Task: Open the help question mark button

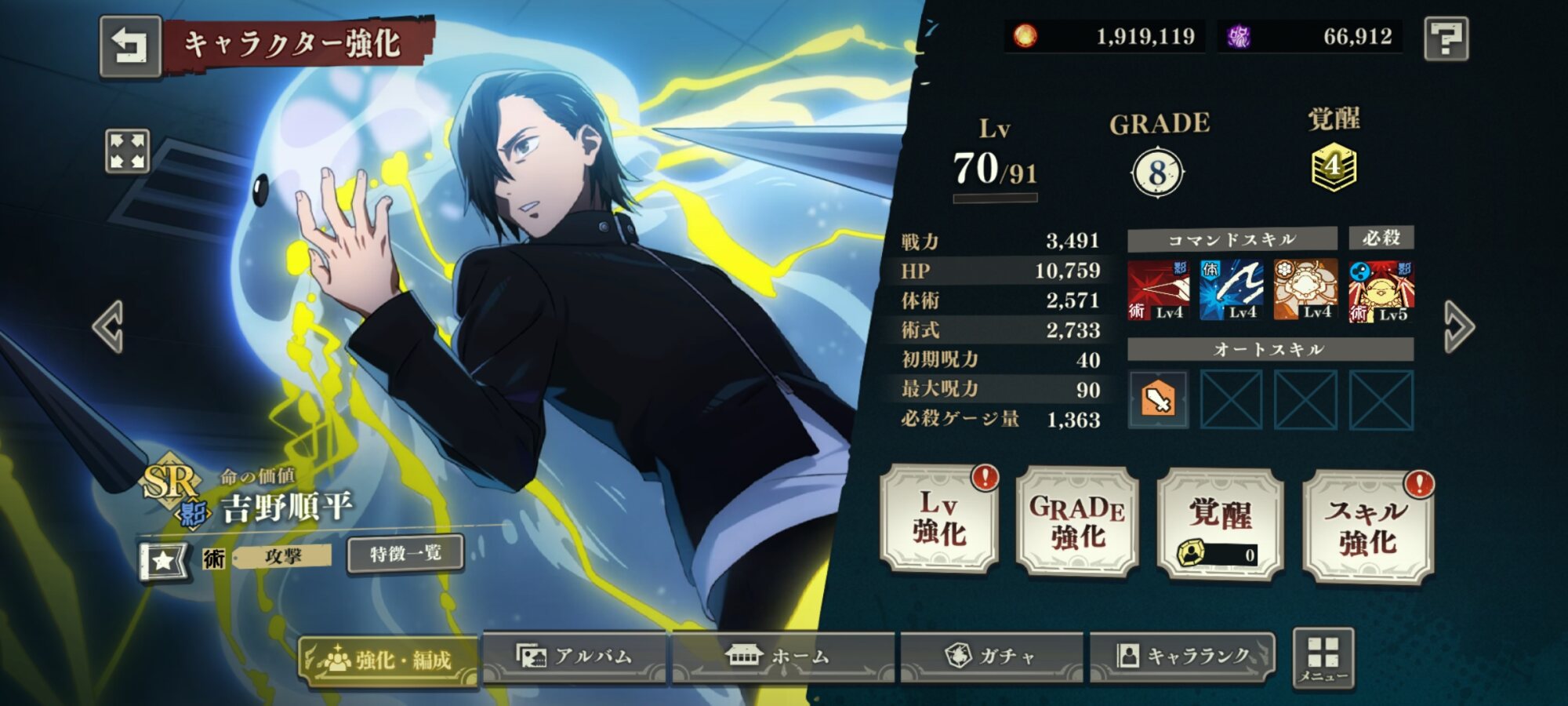Action: (x=1446, y=38)
